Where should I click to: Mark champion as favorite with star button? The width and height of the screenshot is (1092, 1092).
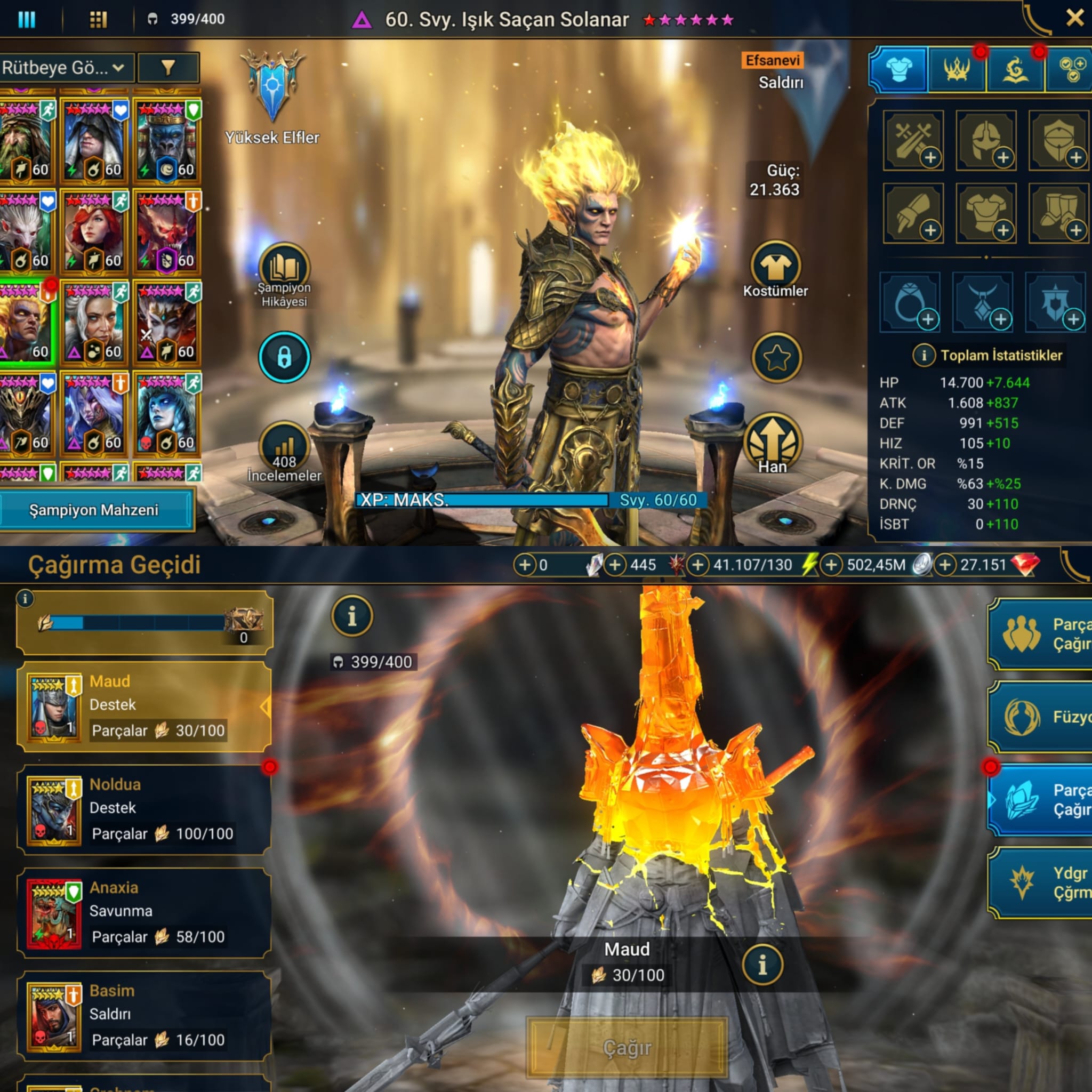[776, 357]
